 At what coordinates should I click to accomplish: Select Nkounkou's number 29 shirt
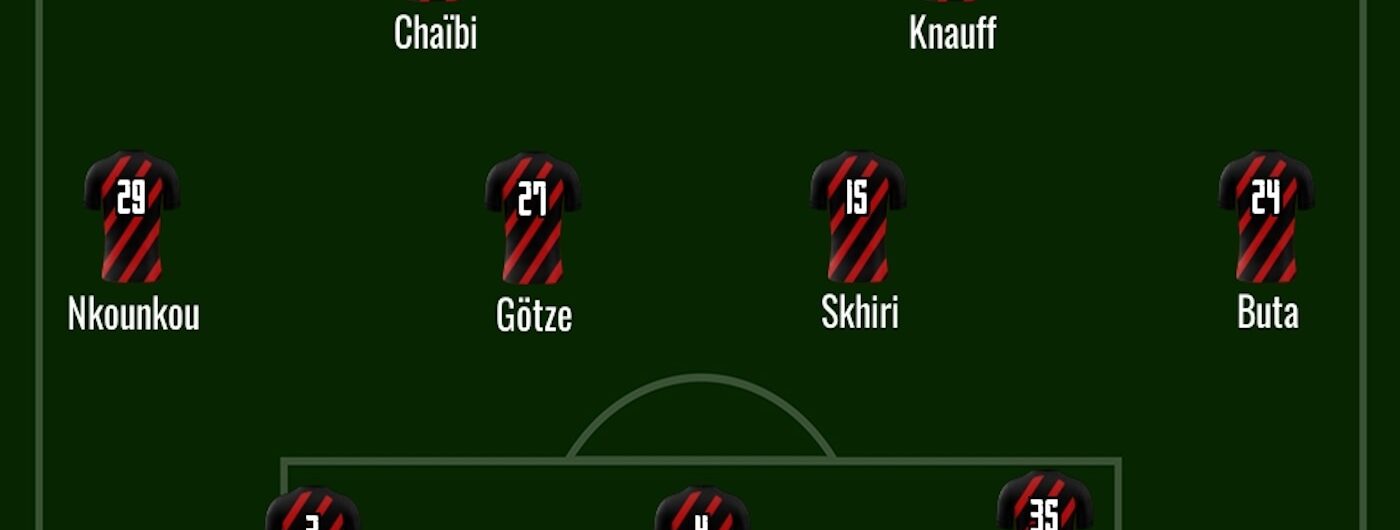tap(132, 216)
